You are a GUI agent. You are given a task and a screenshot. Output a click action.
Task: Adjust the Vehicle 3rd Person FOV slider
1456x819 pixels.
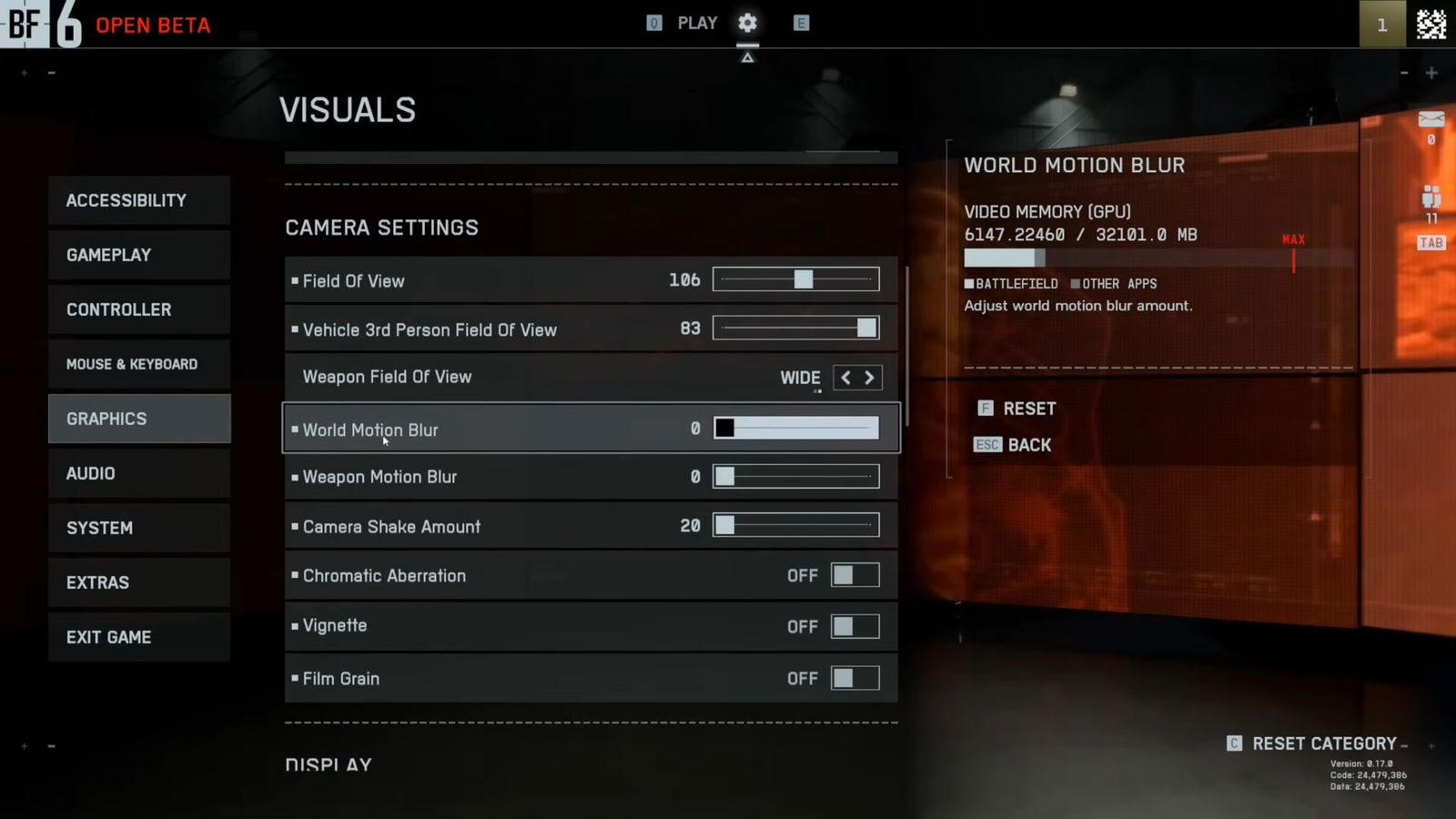click(795, 329)
